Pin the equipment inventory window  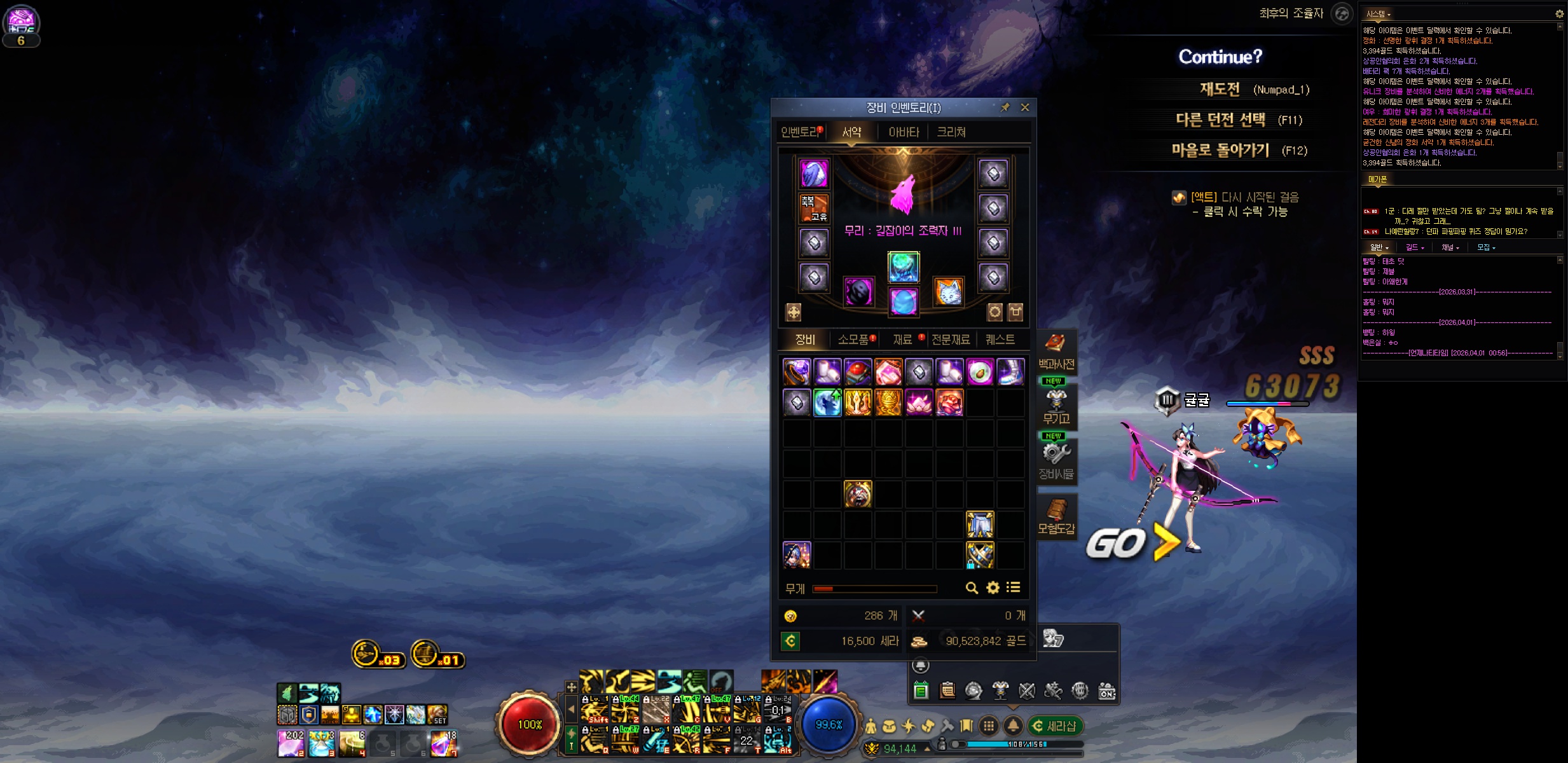pos(1005,107)
